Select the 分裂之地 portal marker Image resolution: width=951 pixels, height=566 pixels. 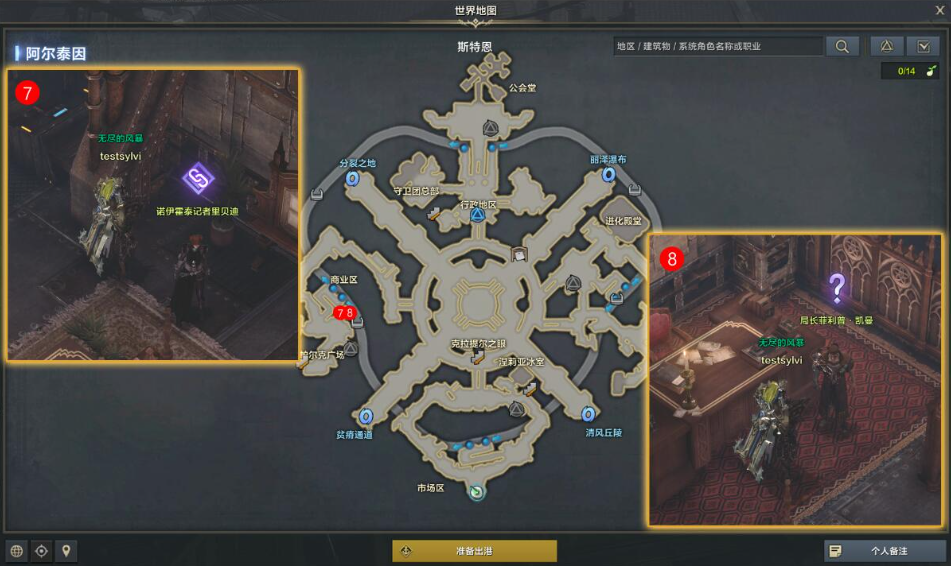[353, 178]
